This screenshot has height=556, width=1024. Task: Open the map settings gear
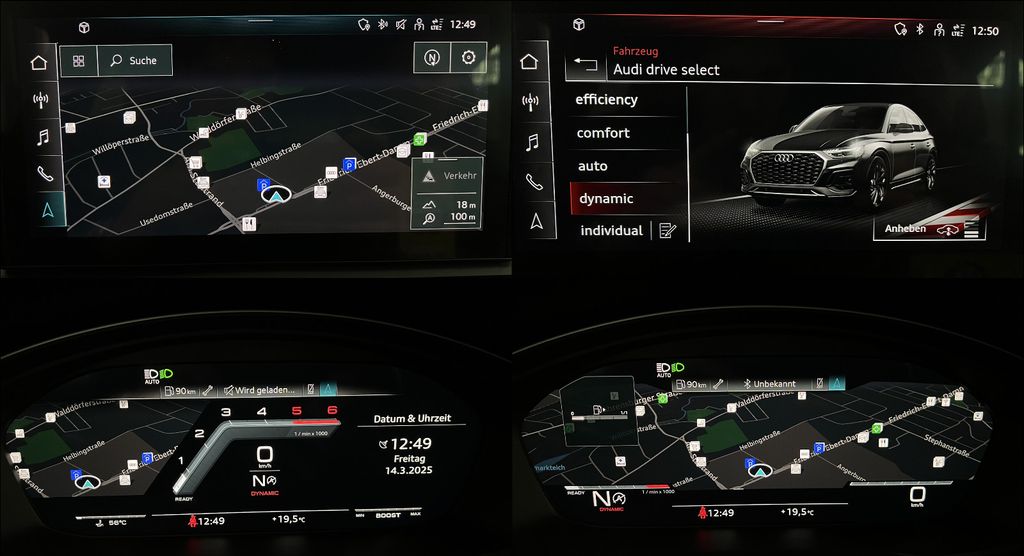468,58
